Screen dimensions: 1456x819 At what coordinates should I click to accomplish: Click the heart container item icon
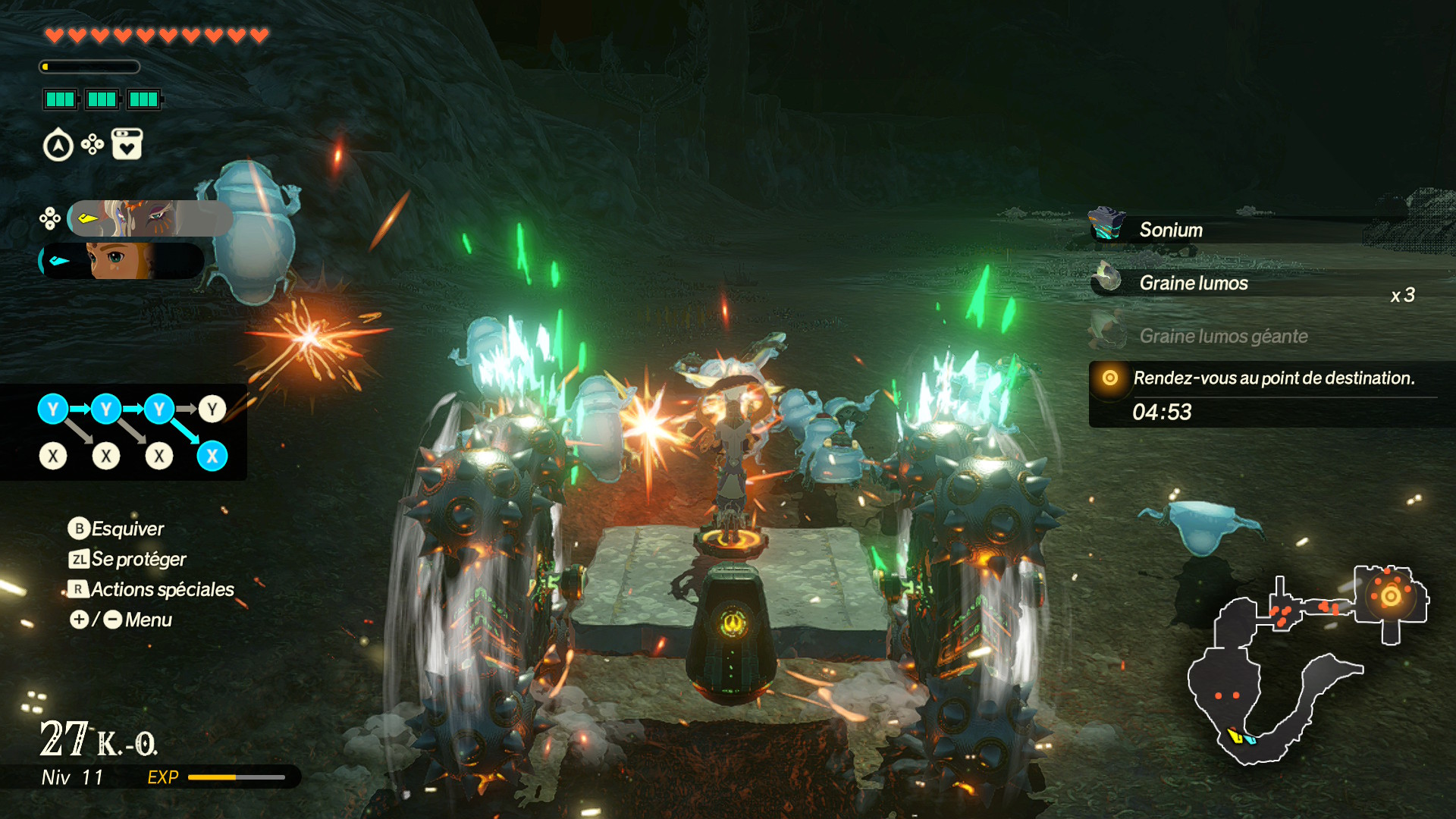(x=127, y=144)
